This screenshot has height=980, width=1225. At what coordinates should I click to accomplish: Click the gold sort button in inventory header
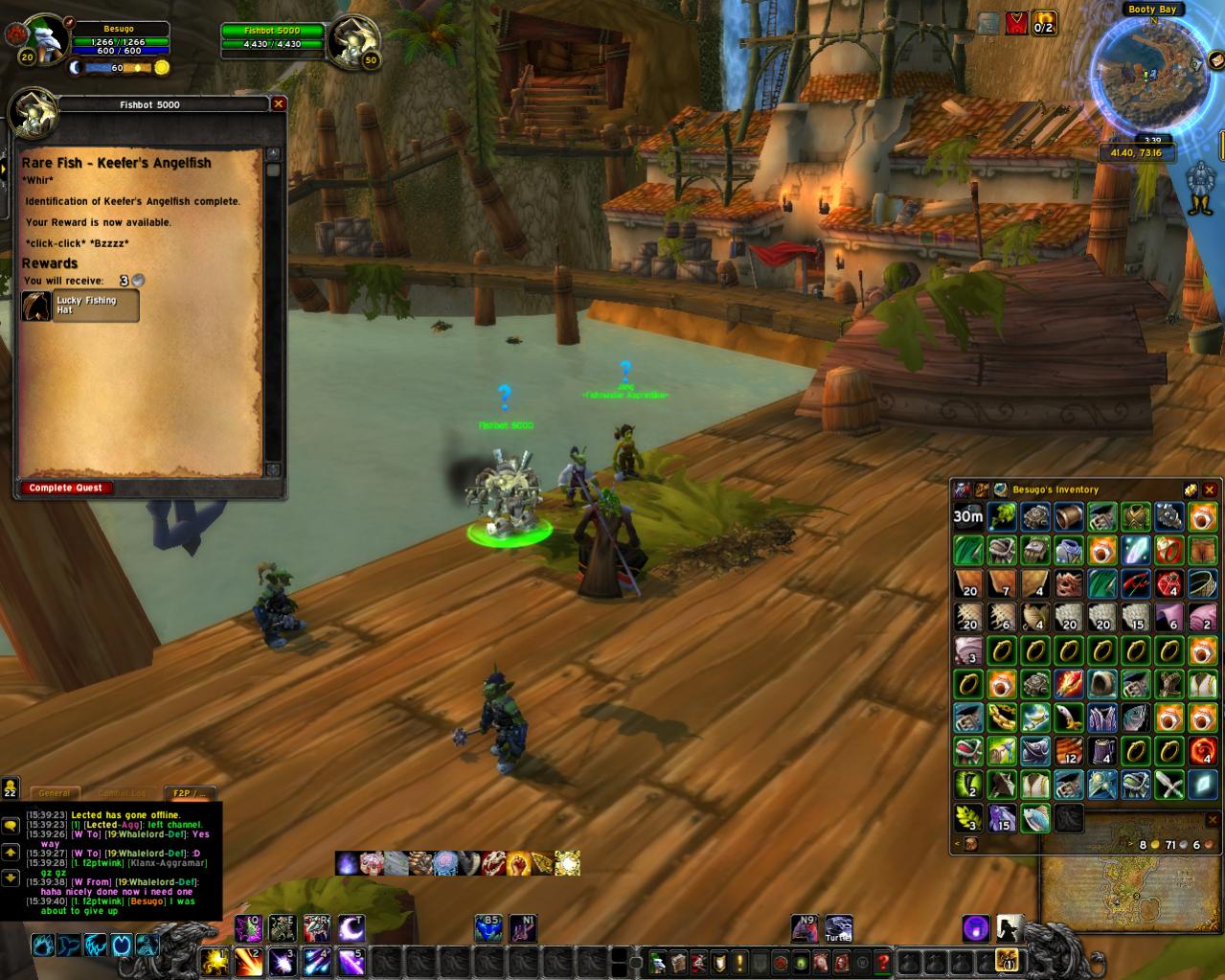[1189, 490]
